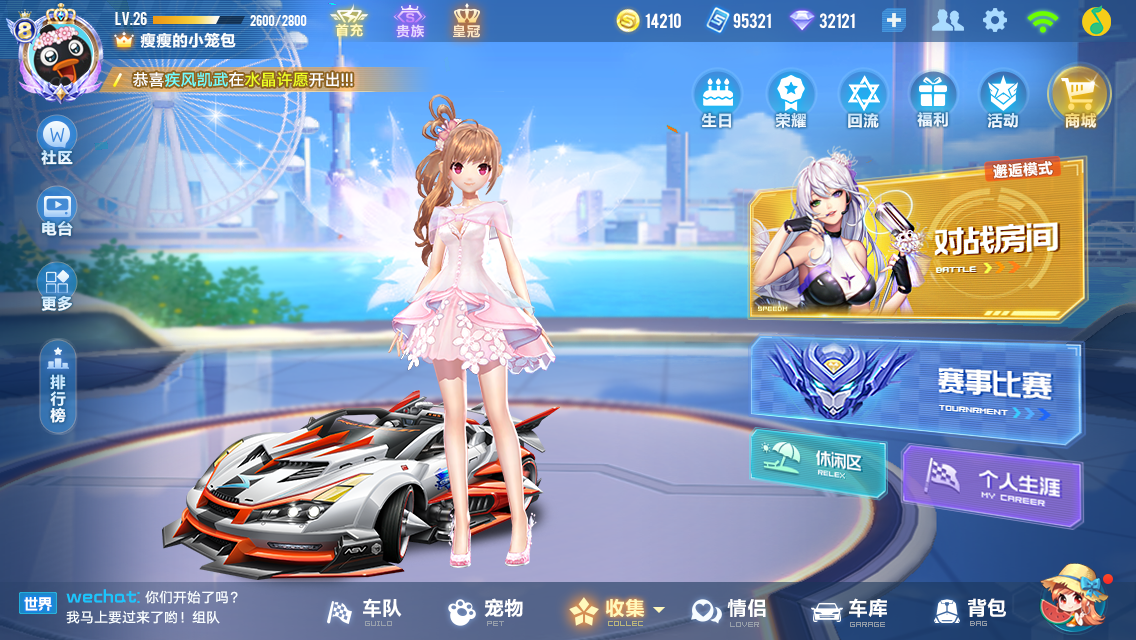This screenshot has width=1136, height=640.
Task: Open the 电台 radio
Action: [57, 213]
